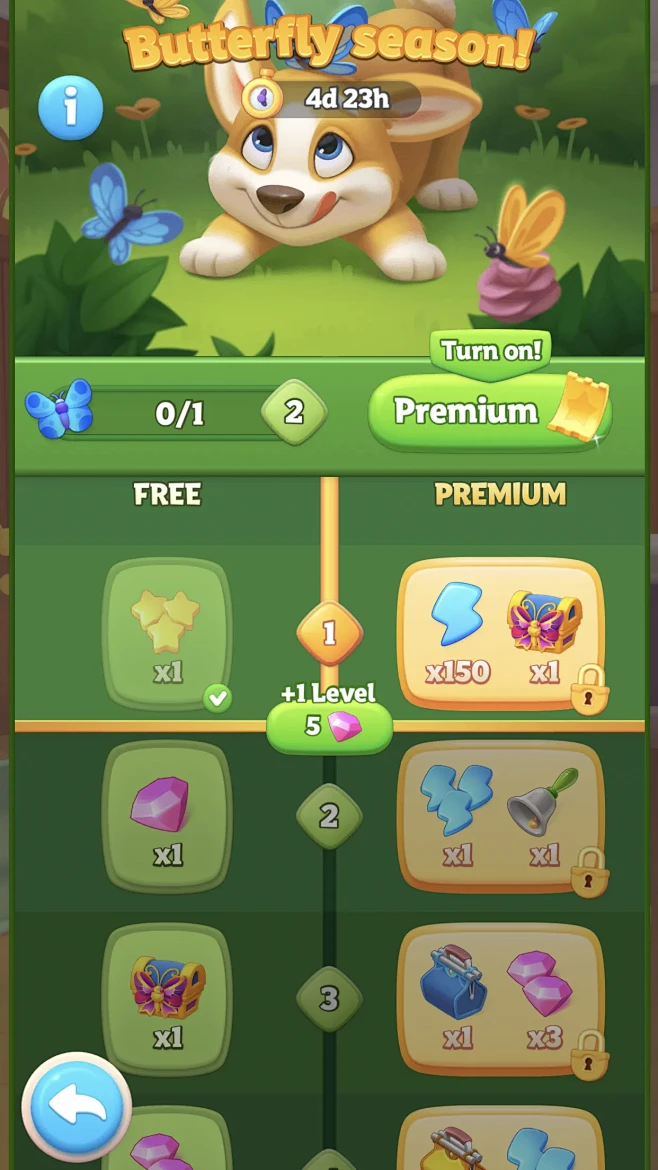Select the free level 2 pink gem reward
Screen dimensions: 658x1170
click(x=168, y=817)
